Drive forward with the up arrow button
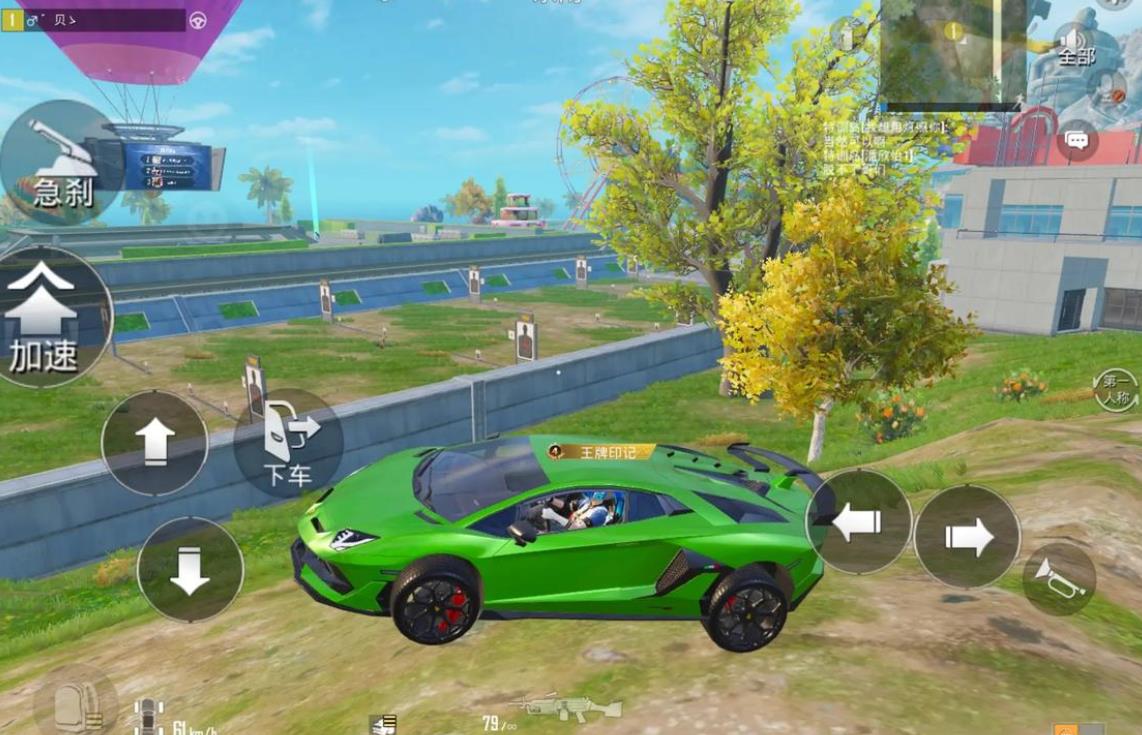The width and height of the screenshot is (1142, 735). (155, 441)
